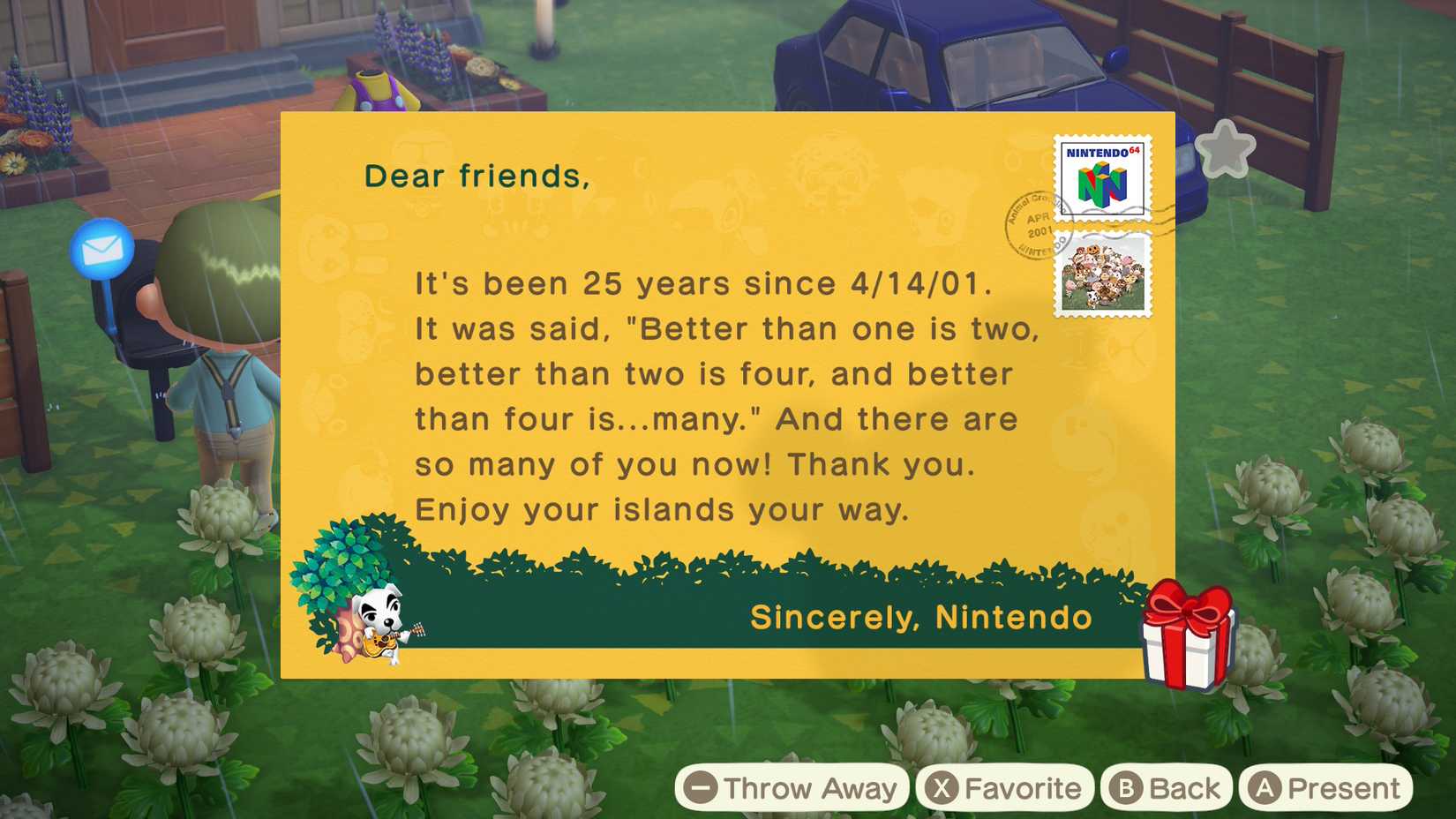
Task: Click the glowing mail envelope icon
Action: point(100,250)
